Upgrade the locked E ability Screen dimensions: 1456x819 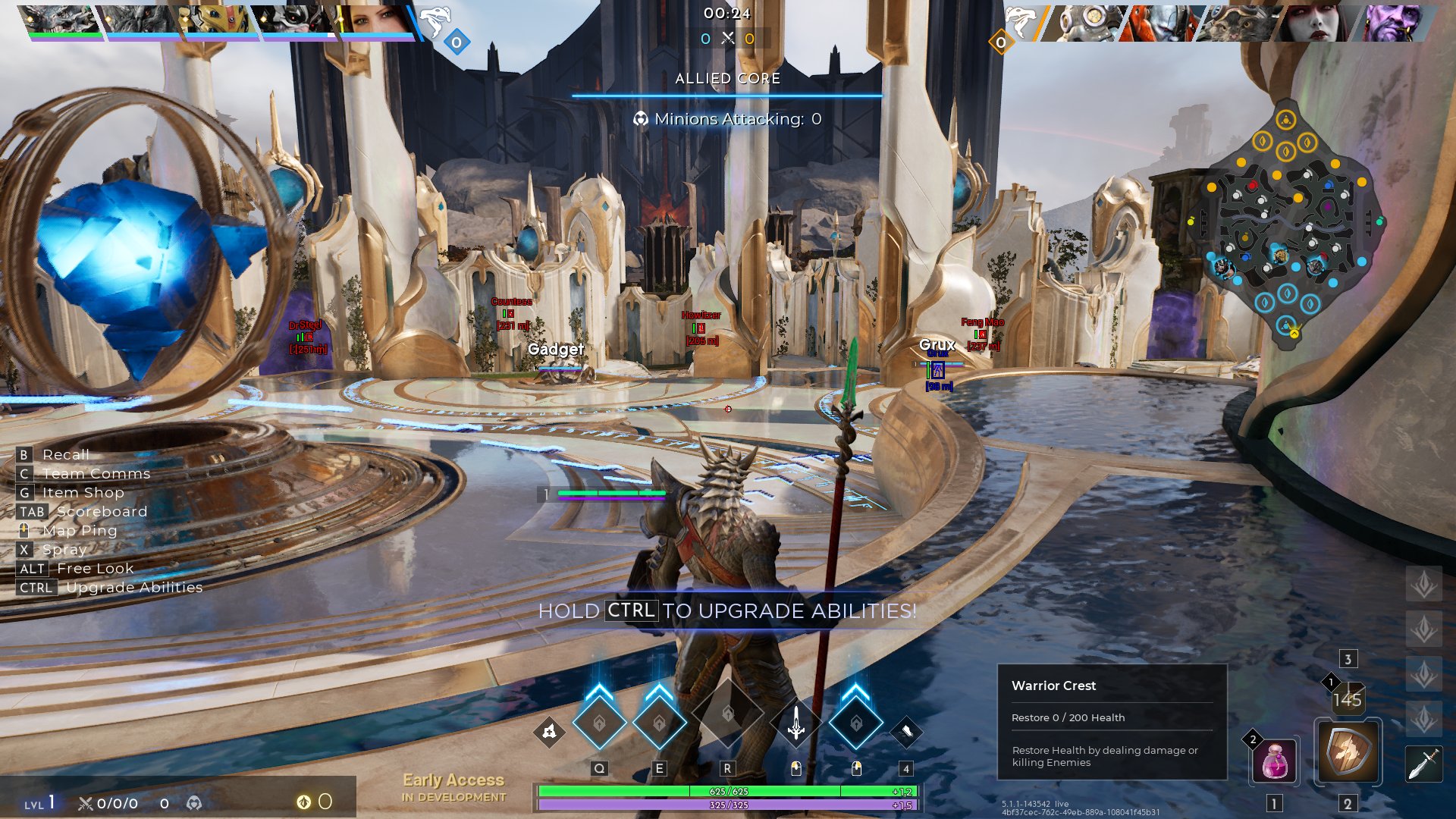point(659,723)
